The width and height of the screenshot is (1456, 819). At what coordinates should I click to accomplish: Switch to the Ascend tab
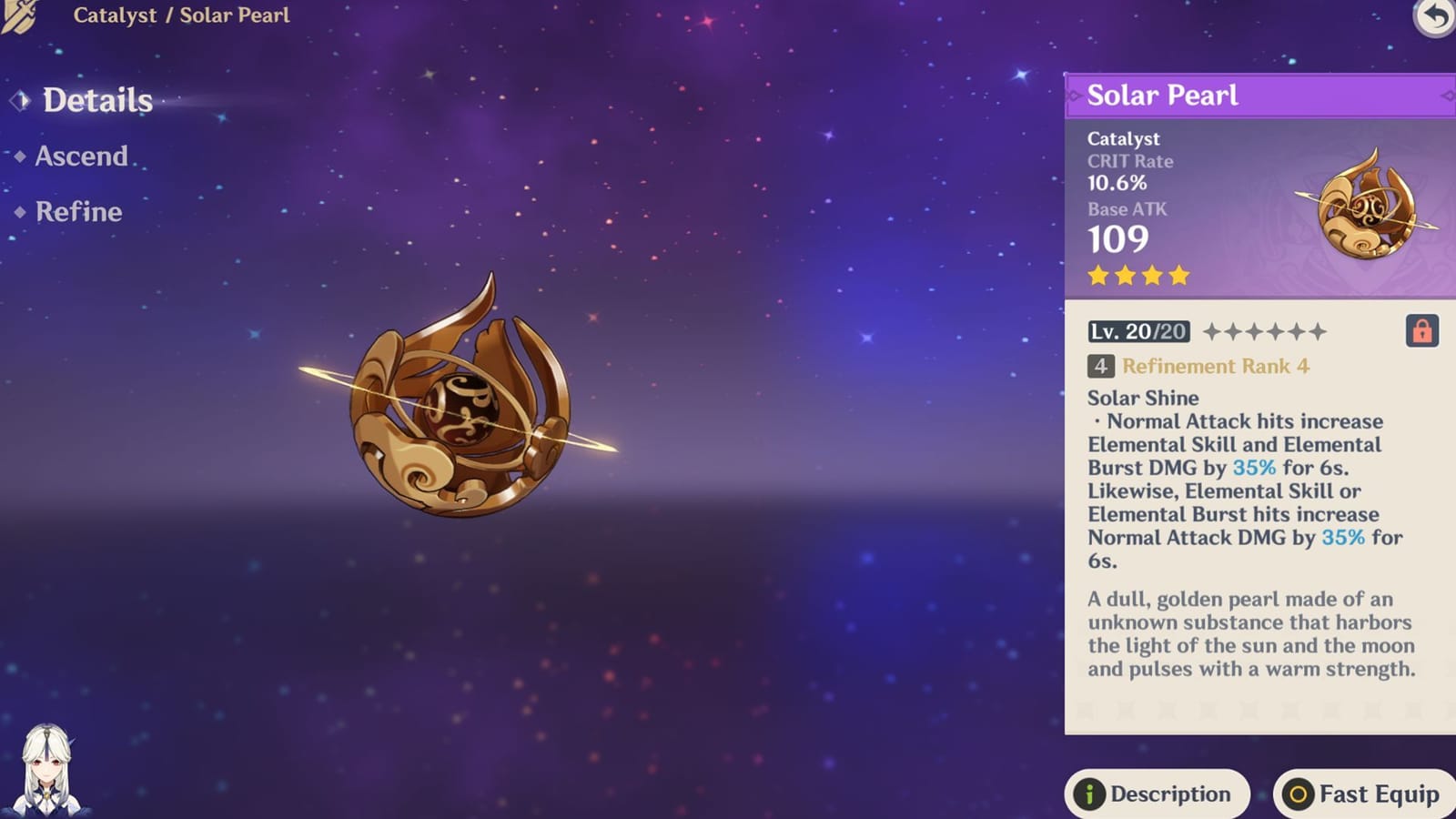pyautogui.click(x=80, y=157)
